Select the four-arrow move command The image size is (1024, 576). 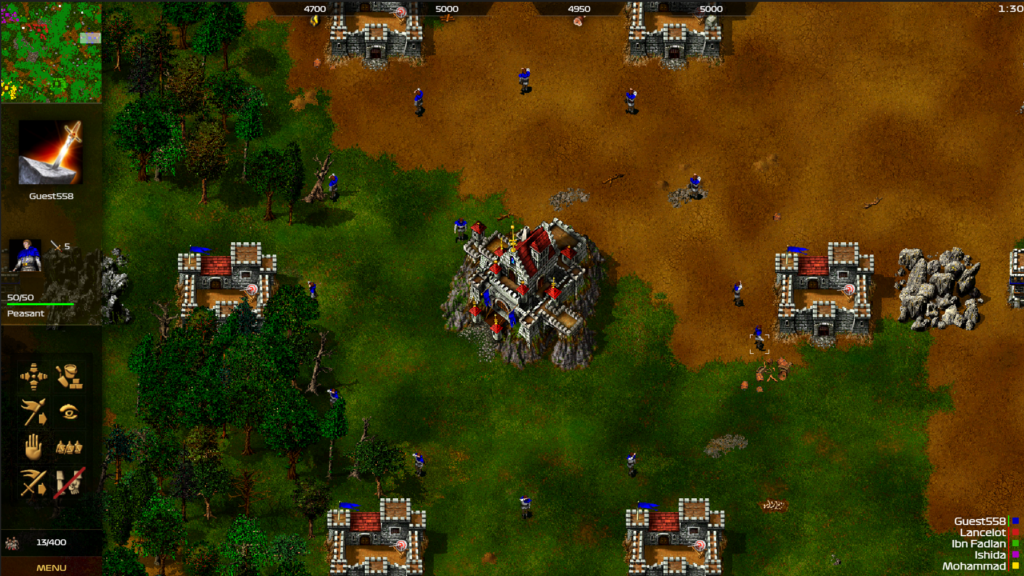coord(33,376)
